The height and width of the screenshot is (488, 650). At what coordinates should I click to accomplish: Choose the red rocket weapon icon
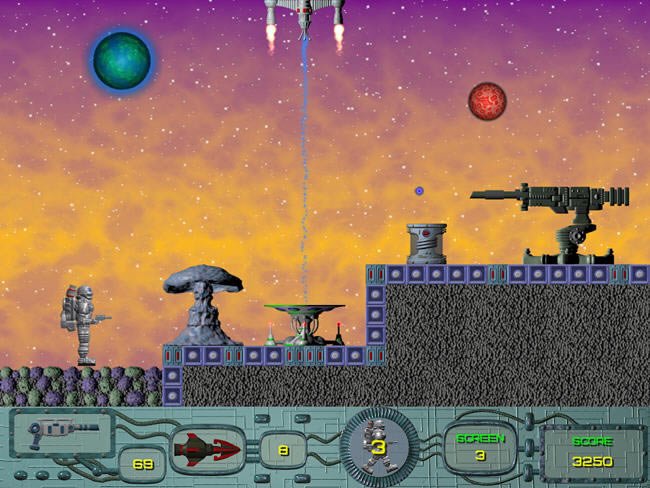(208, 449)
